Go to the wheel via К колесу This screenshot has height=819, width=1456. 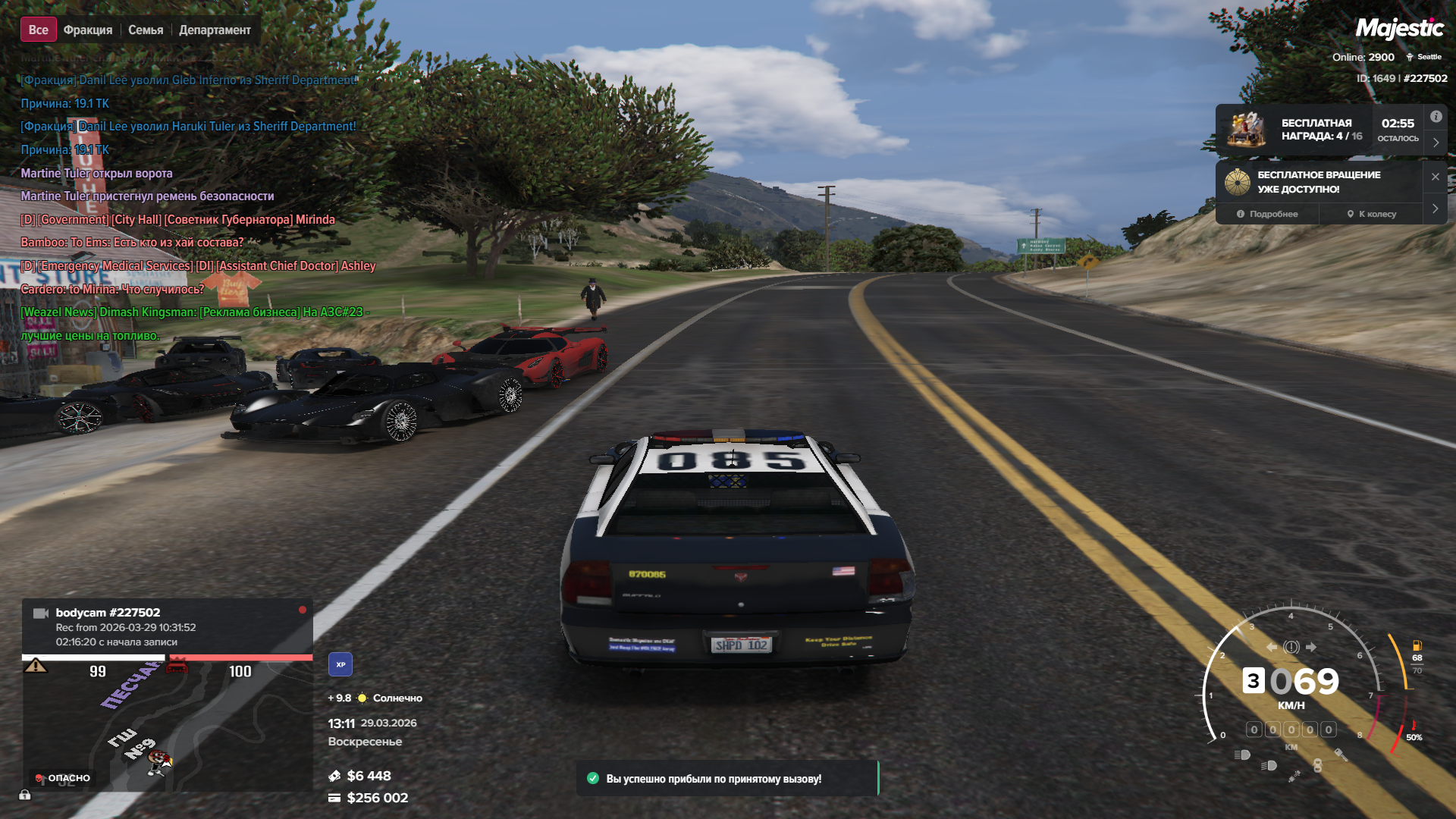[1372, 214]
